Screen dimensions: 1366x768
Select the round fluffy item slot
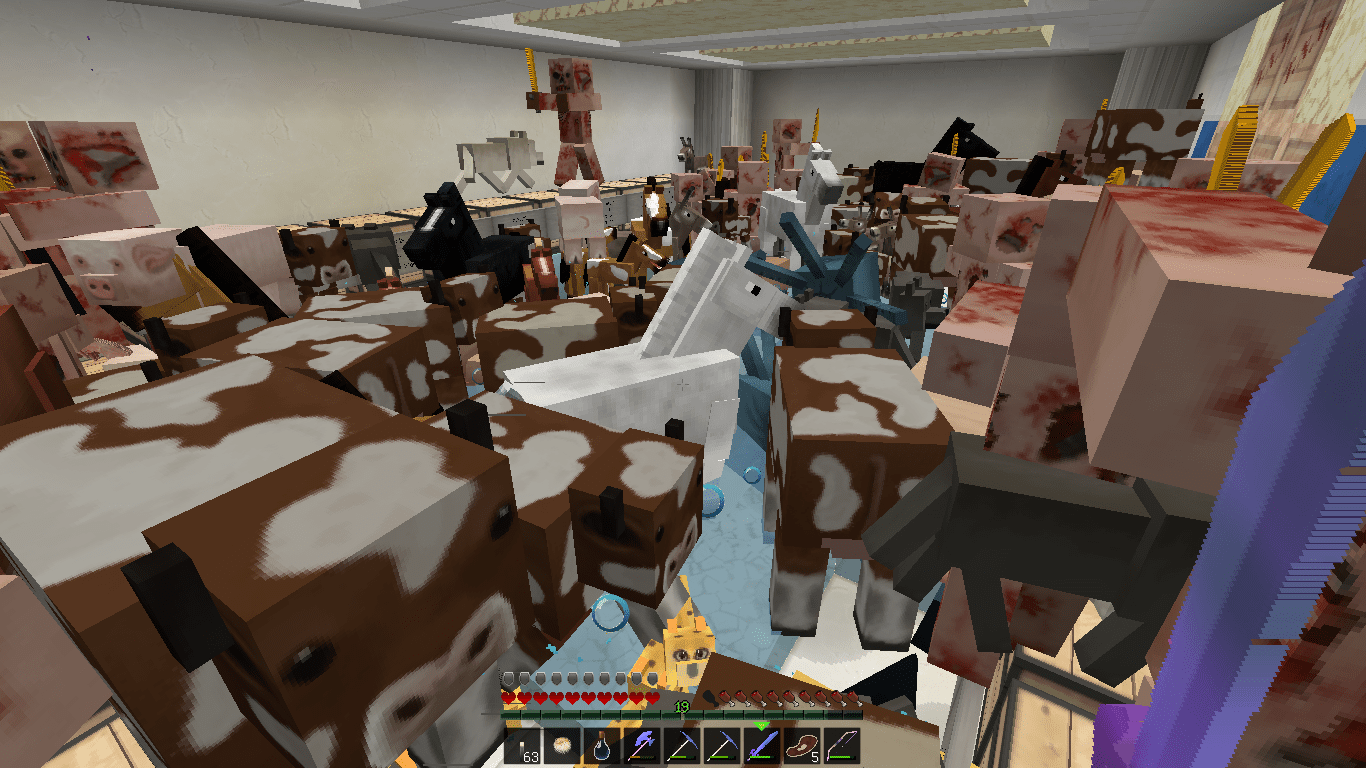pyautogui.click(x=562, y=746)
